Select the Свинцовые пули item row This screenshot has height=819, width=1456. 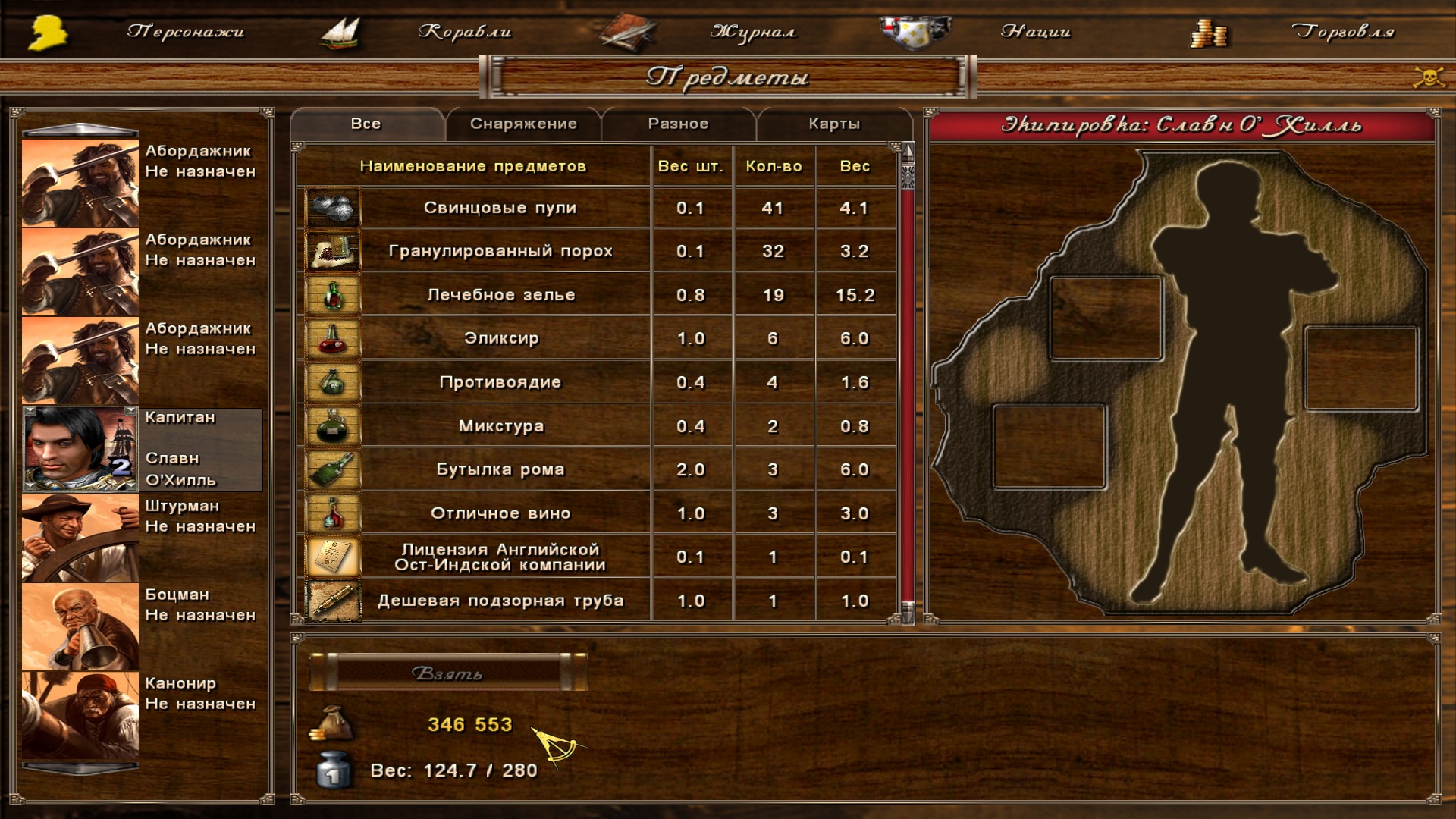pos(500,208)
